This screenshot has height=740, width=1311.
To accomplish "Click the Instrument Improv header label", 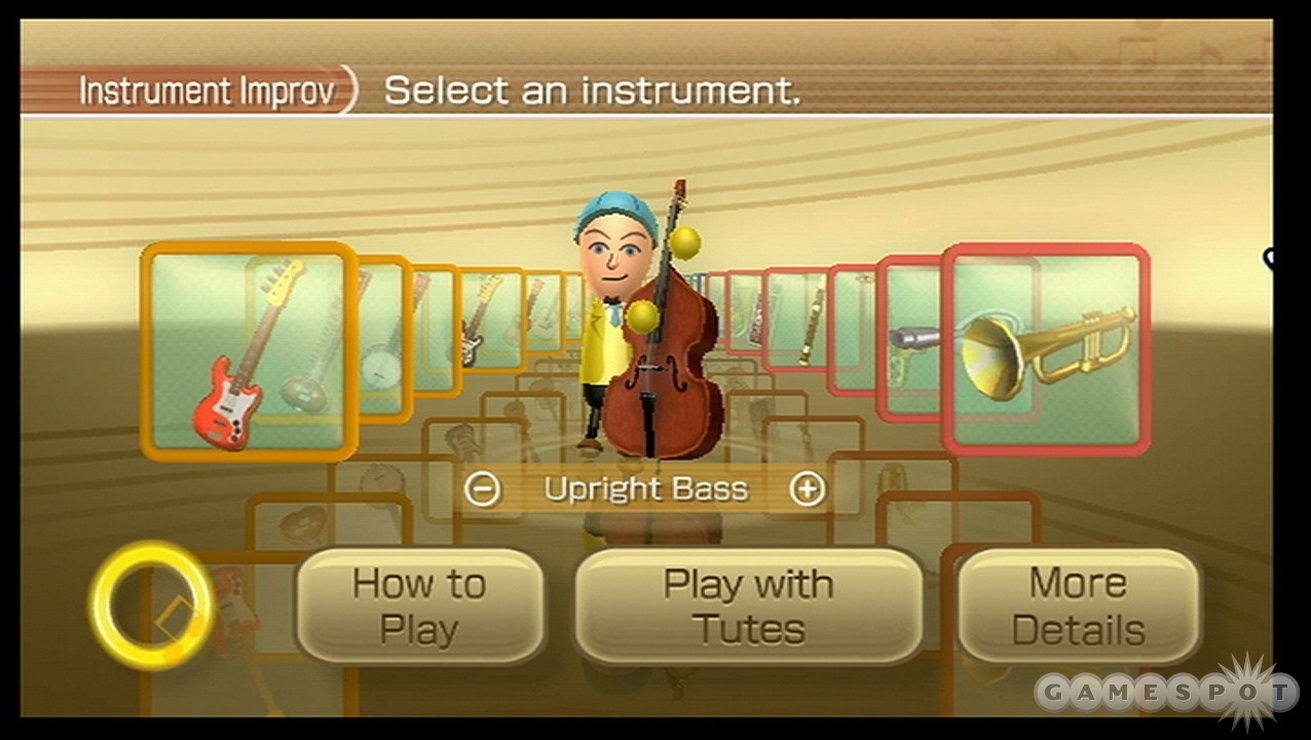I will pos(207,90).
